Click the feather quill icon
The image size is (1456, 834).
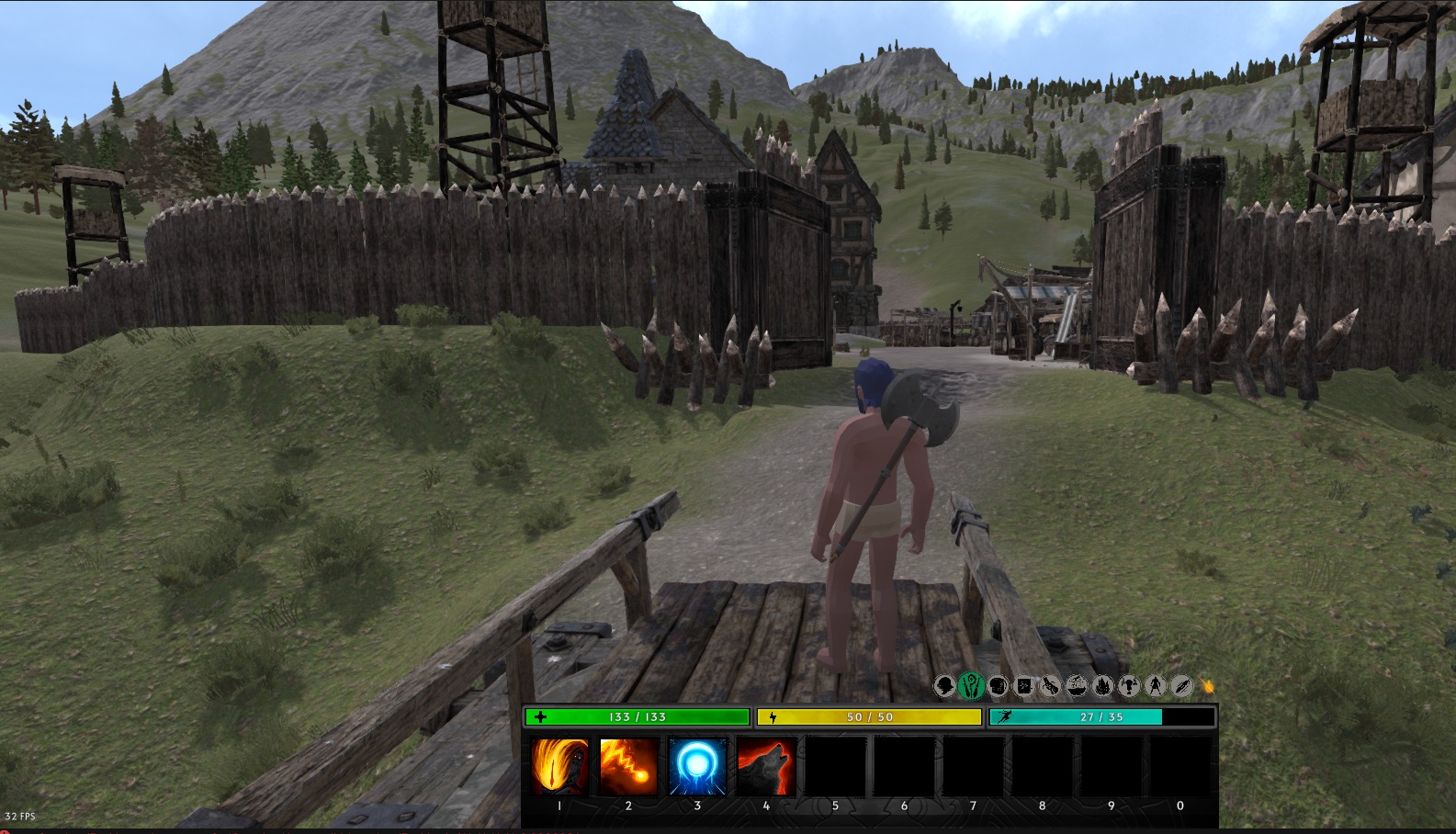[x=1182, y=685]
